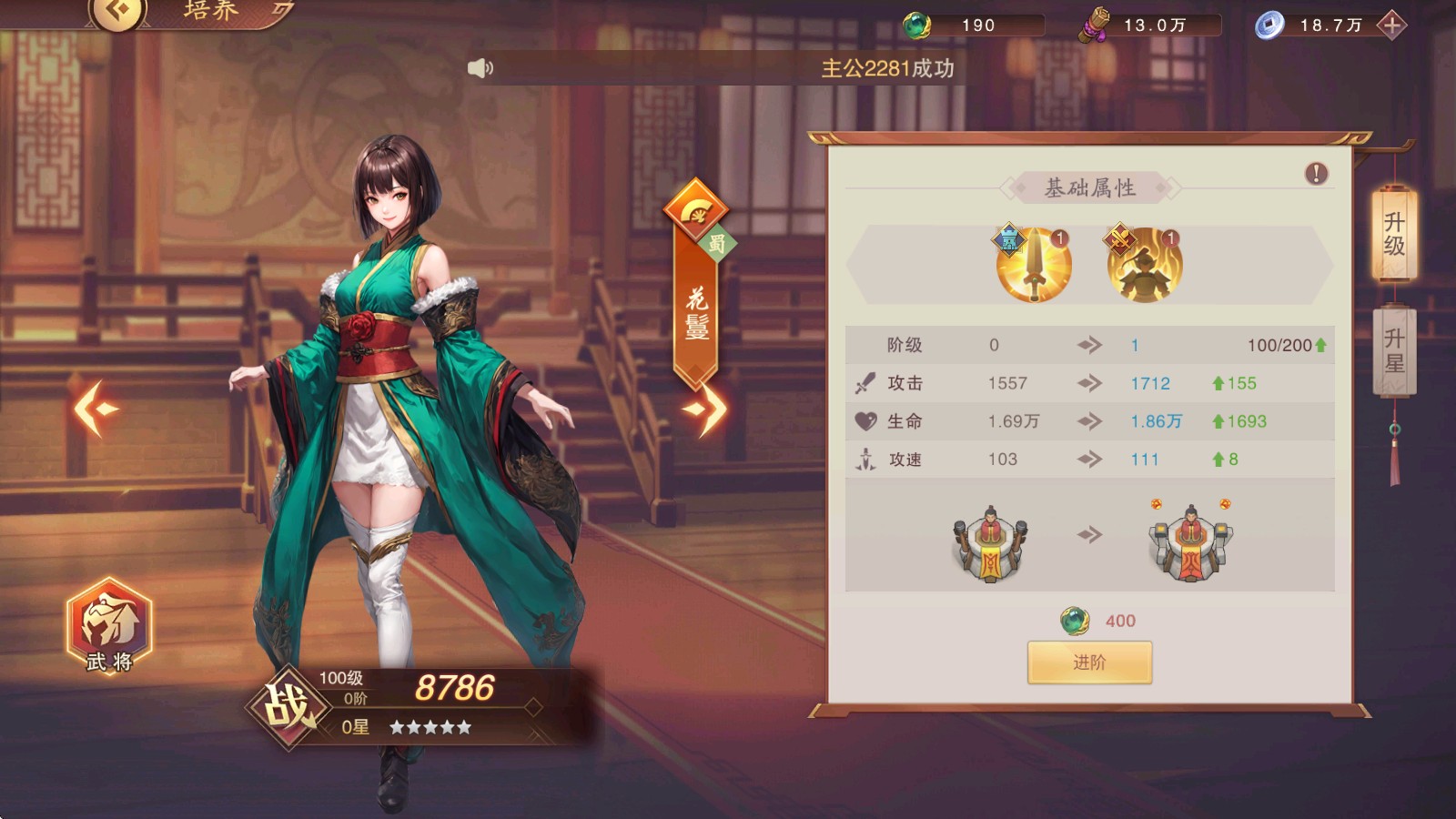
Task: Click the green gem currency icon
Action: 919,25
